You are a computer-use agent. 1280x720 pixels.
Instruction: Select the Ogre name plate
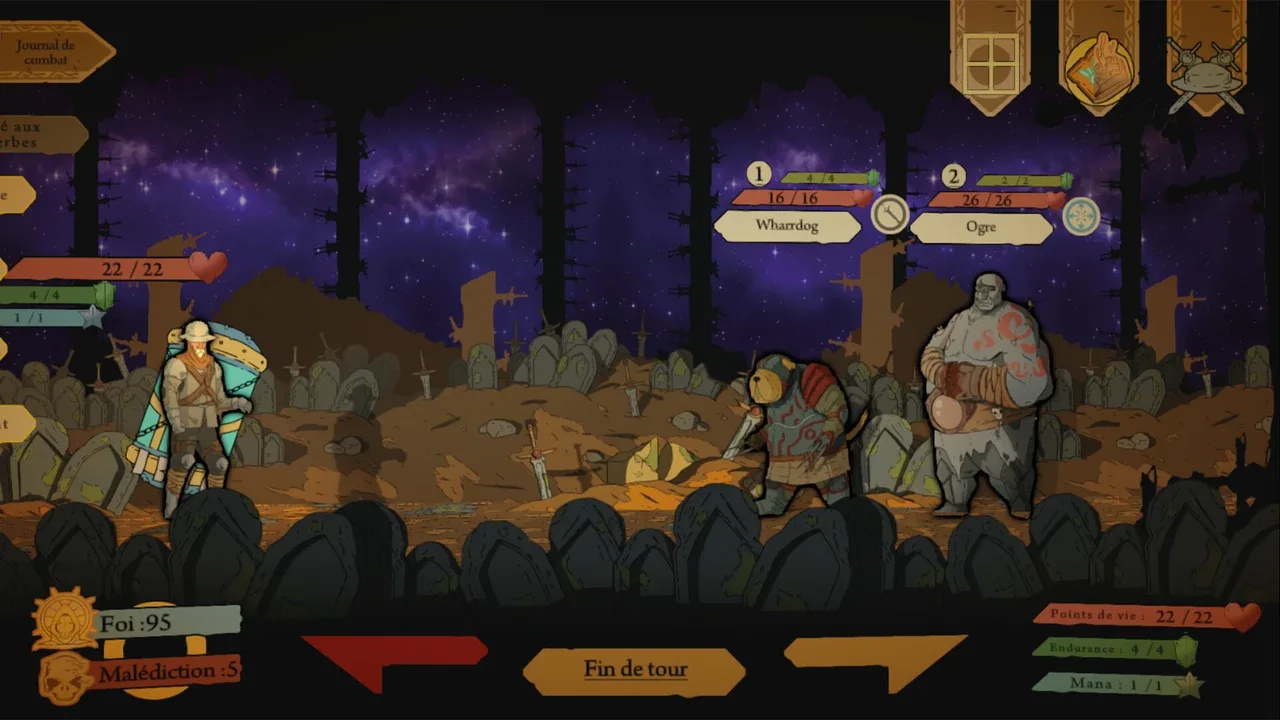[x=981, y=227]
